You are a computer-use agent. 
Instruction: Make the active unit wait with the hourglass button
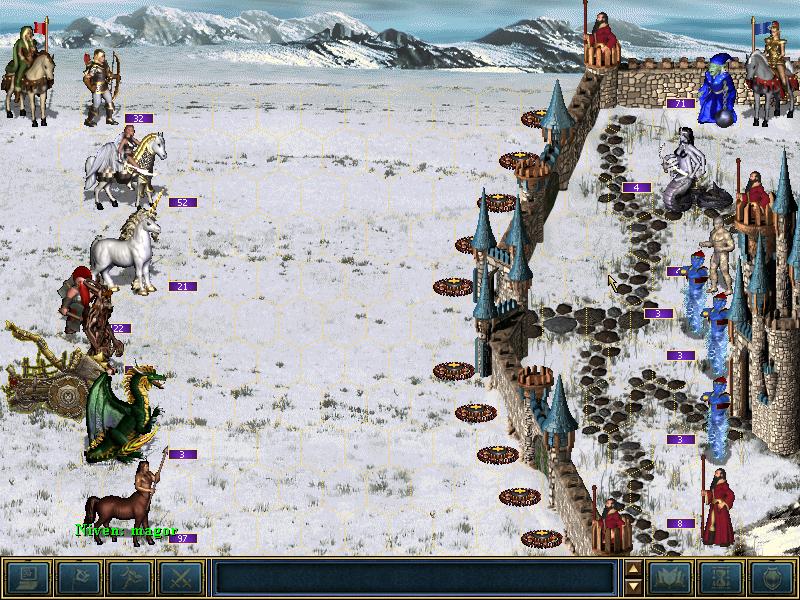[722, 577]
